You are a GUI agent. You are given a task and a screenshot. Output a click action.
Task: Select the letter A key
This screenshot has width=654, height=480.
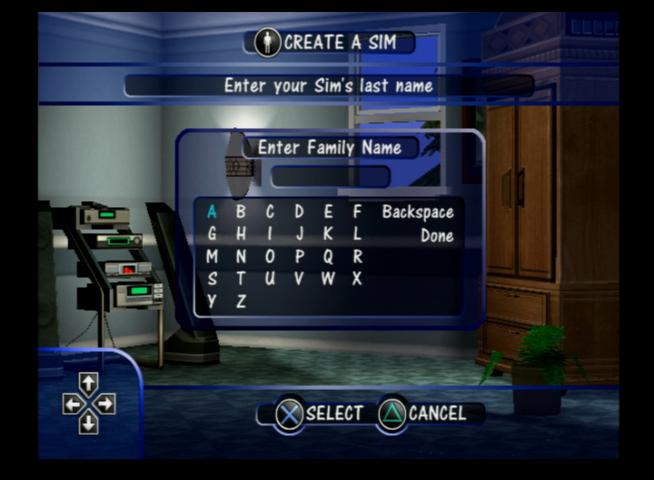pyautogui.click(x=212, y=211)
